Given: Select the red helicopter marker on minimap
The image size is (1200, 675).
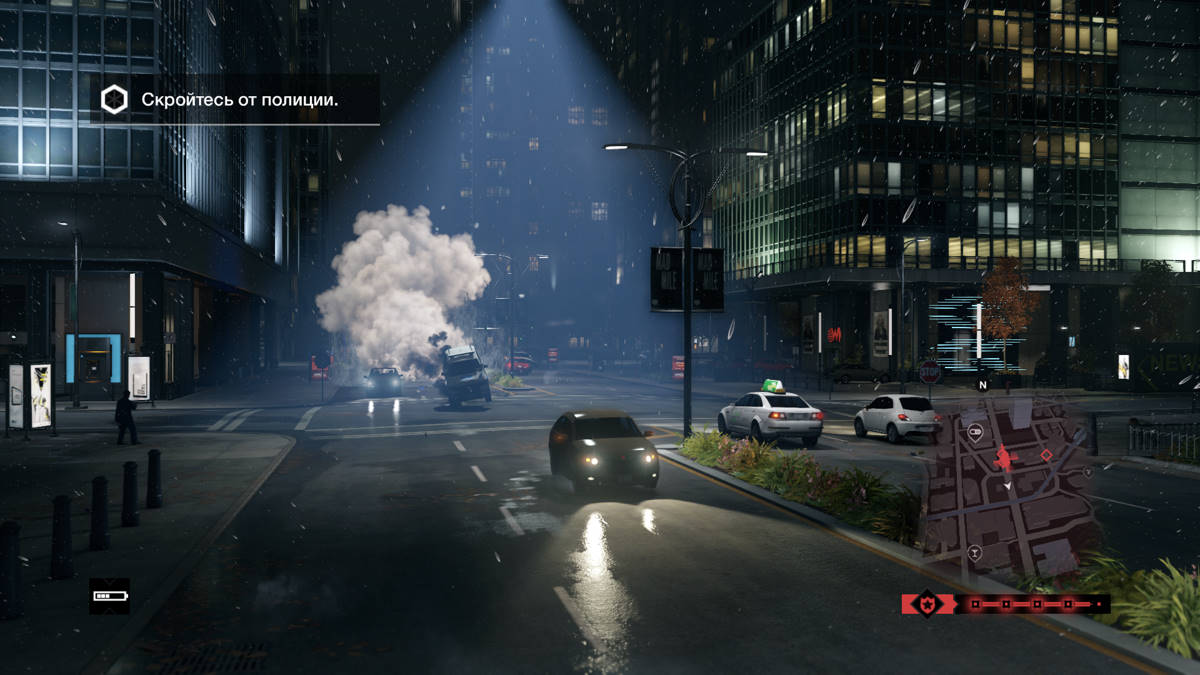Looking at the screenshot, I should (1005, 458).
